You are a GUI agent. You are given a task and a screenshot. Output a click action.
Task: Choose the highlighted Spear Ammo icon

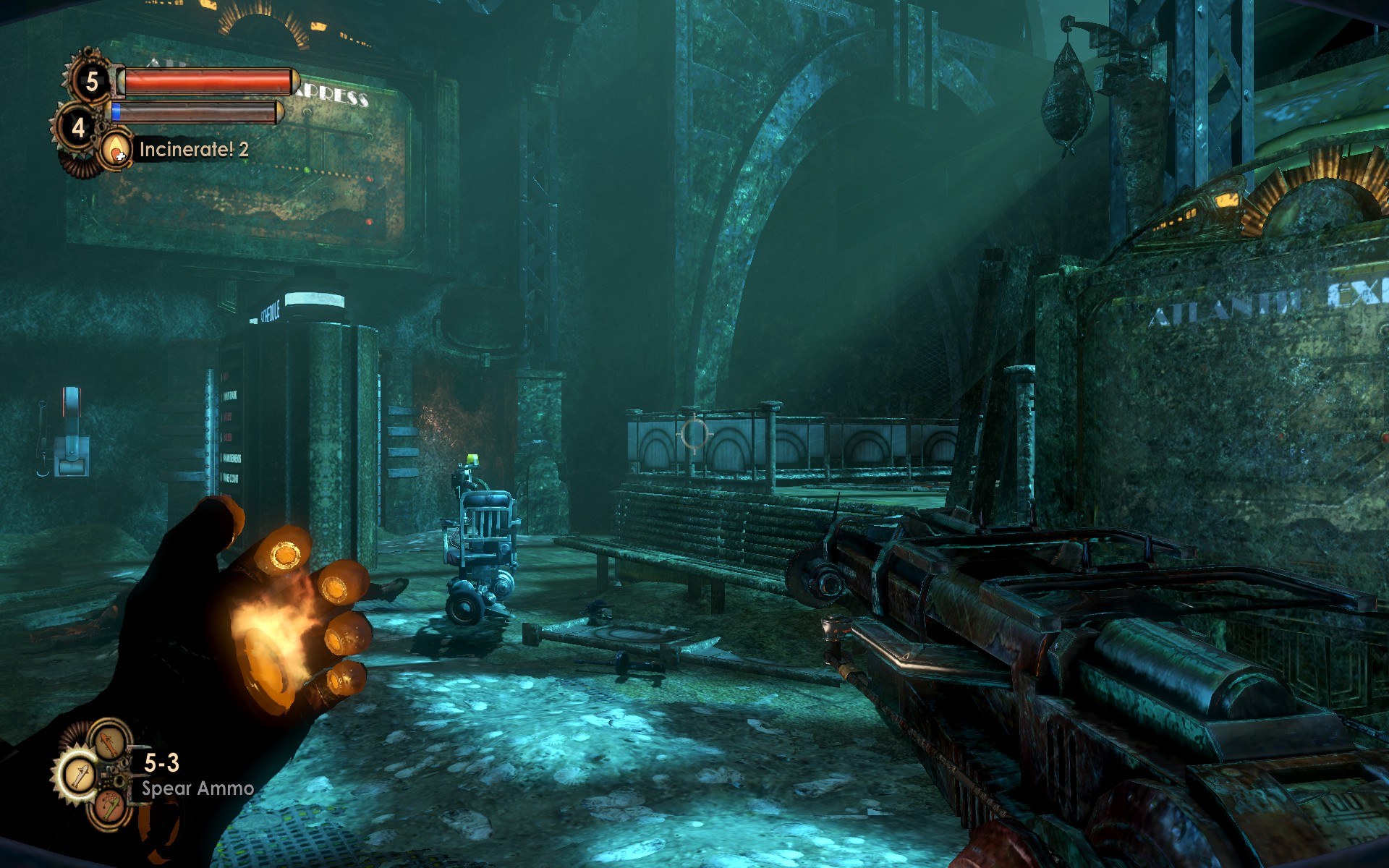(78, 775)
